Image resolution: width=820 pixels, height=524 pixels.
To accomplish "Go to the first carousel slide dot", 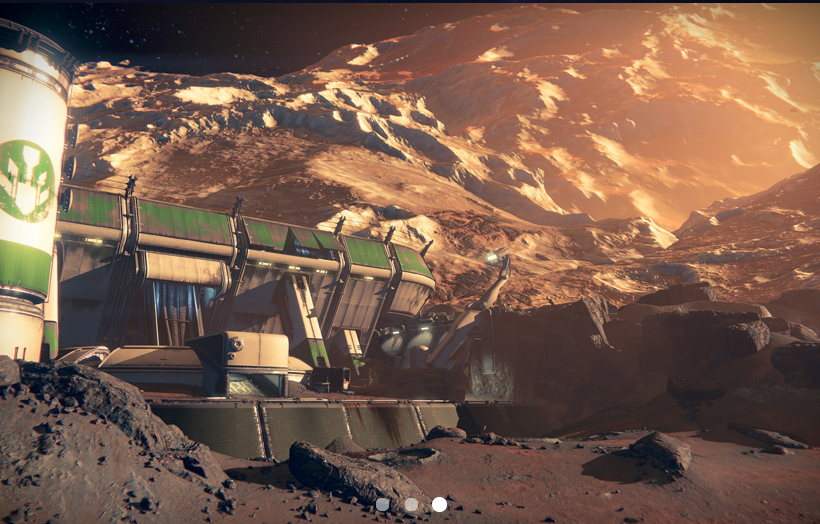I will [382, 504].
